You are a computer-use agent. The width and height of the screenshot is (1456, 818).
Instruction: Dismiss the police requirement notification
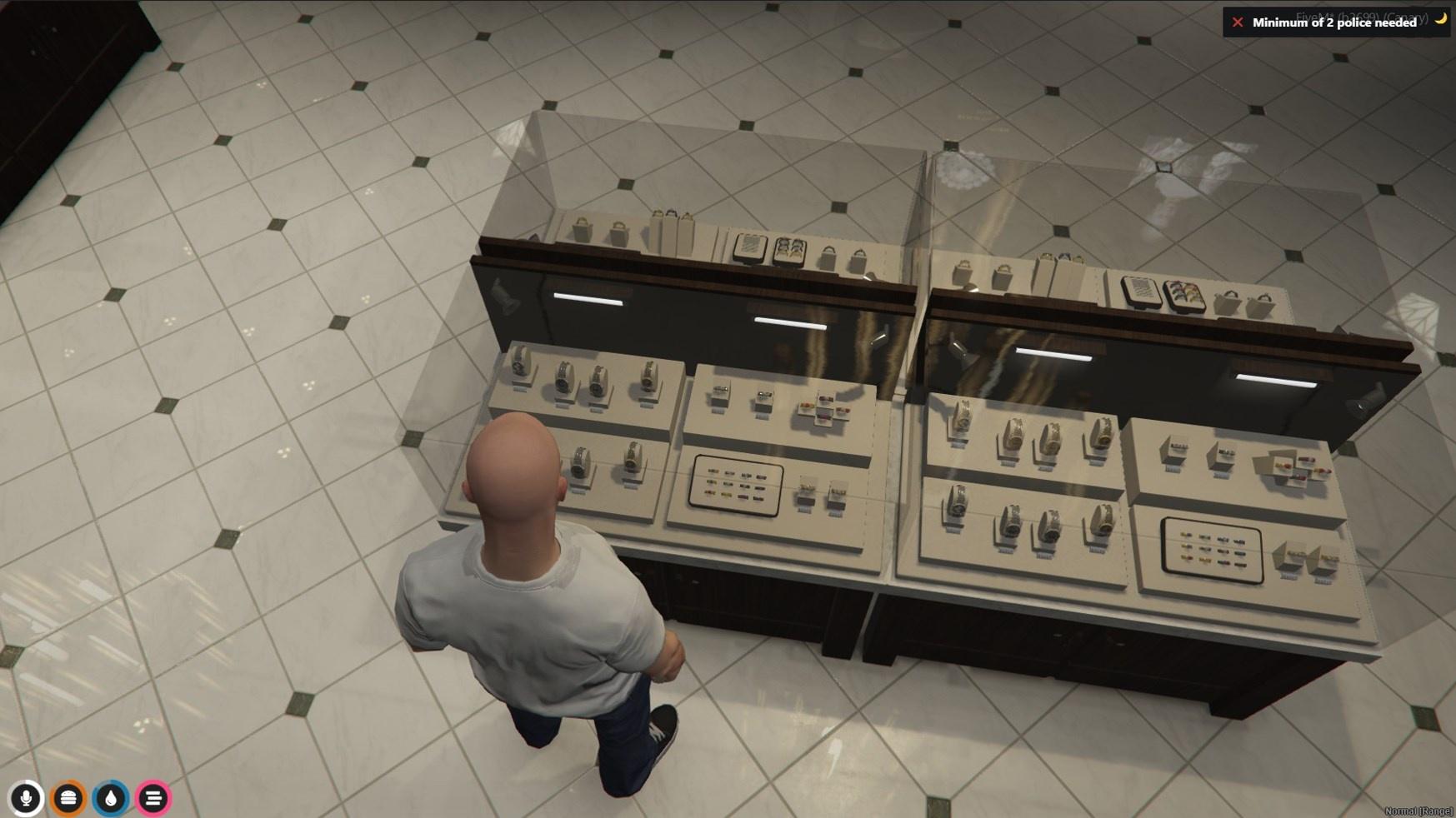pyautogui.click(x=1238, y=22)
